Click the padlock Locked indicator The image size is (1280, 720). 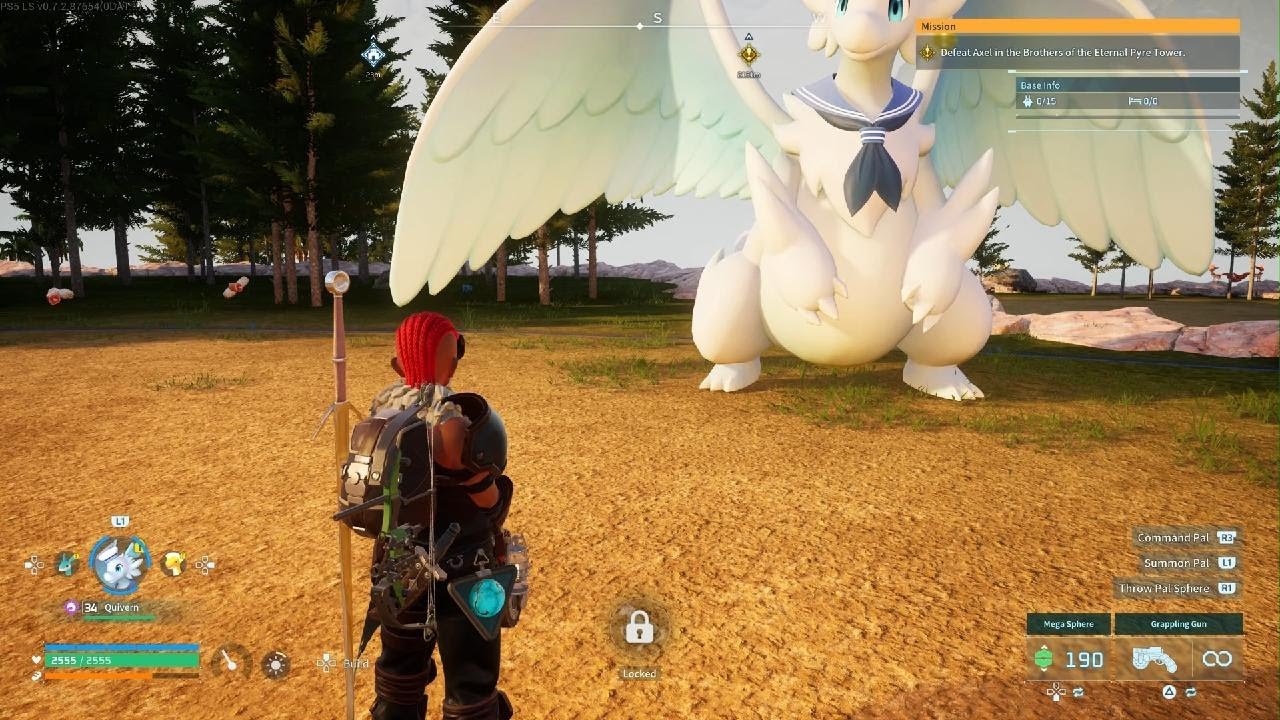[639, 628]
